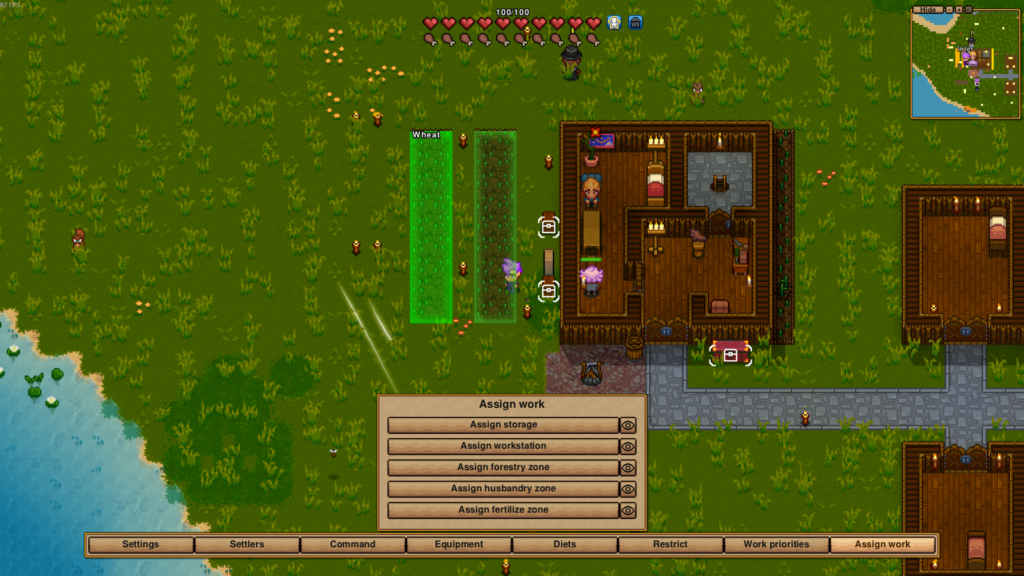Viewport: 1024px width, 576px height.
Task: Hide the minimap with the Hide button
Action: (x=930, y=9)
